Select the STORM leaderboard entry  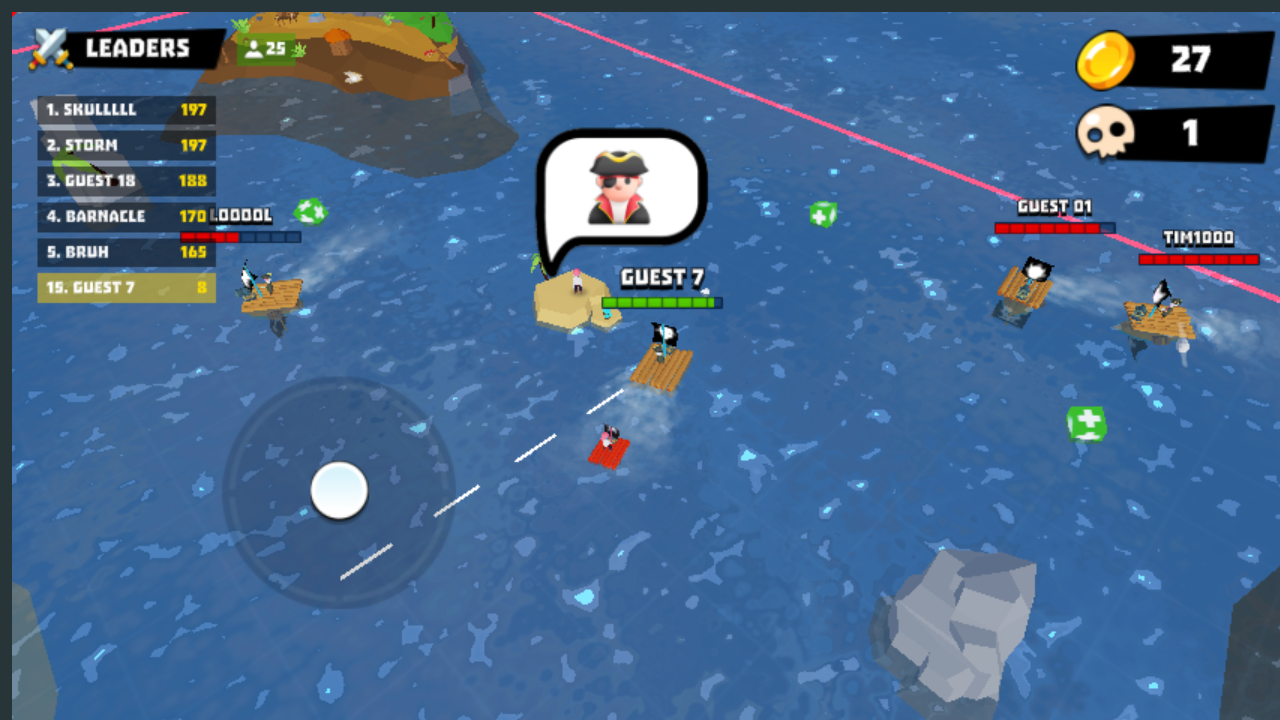point(126,145)
